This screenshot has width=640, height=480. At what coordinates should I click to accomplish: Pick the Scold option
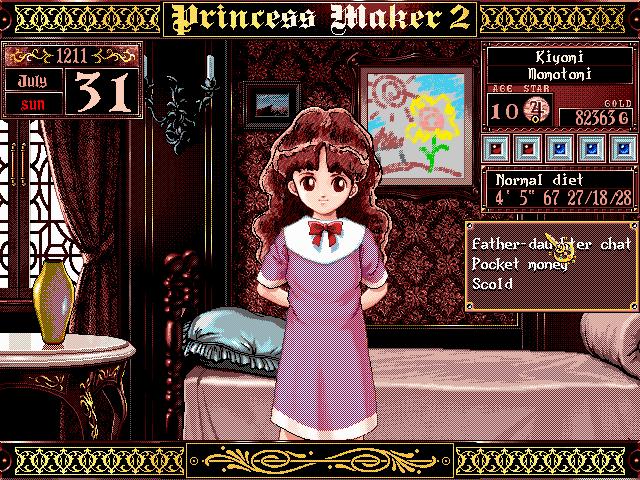pos(492,284)
